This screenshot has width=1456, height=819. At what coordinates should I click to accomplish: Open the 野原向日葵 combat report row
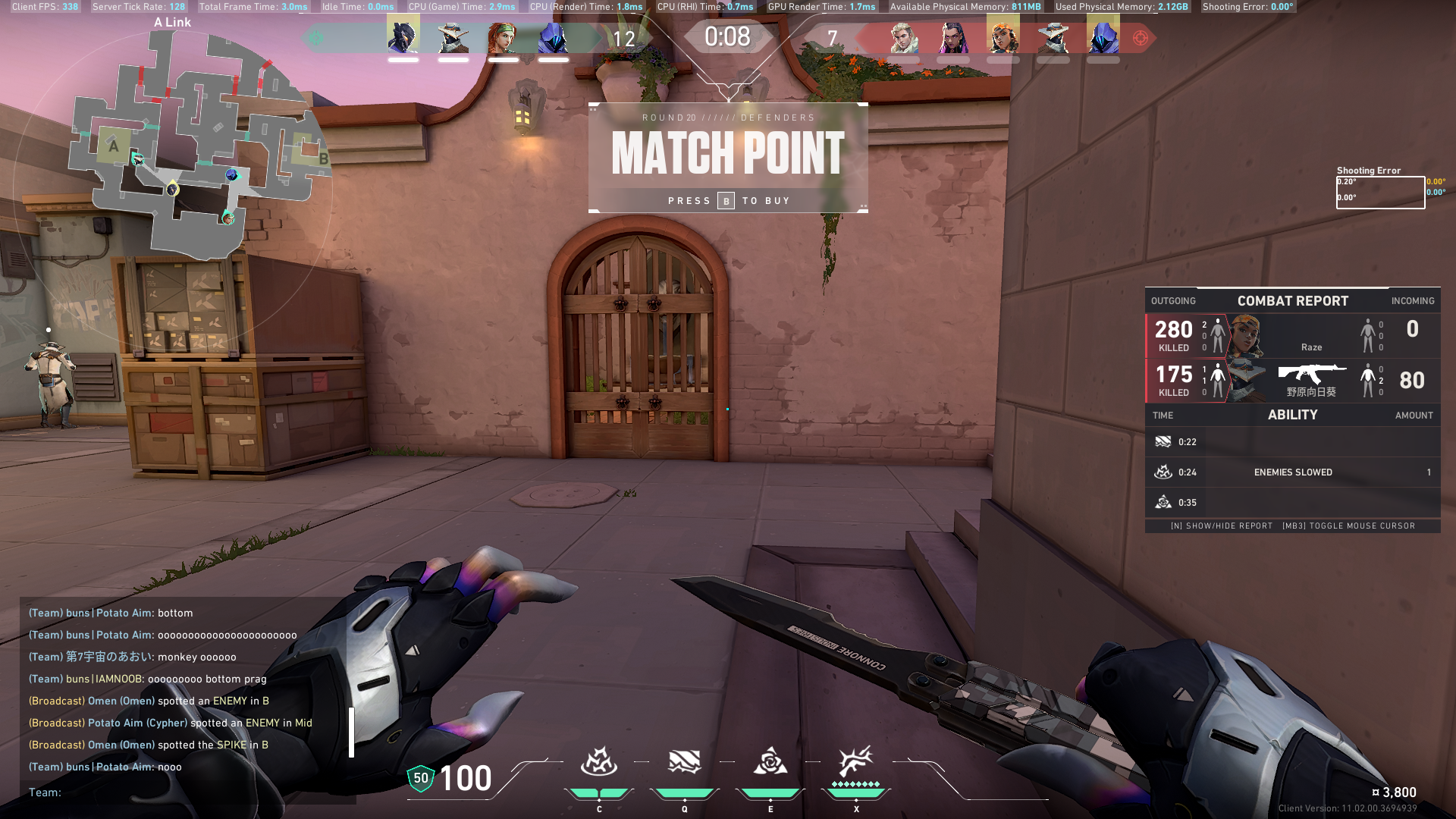tap(1292, 381)
